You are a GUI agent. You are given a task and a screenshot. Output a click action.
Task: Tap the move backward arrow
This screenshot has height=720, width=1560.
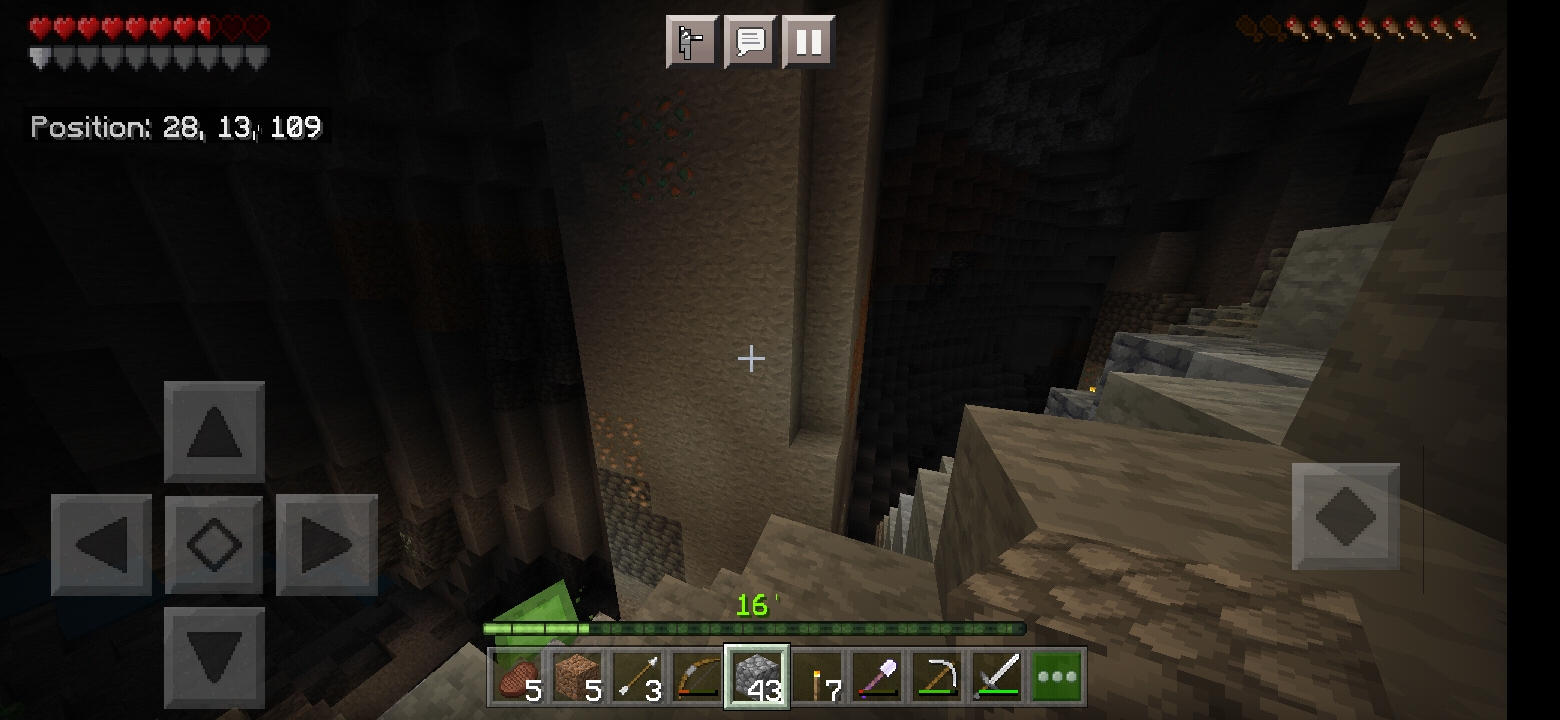pos(214,658)
